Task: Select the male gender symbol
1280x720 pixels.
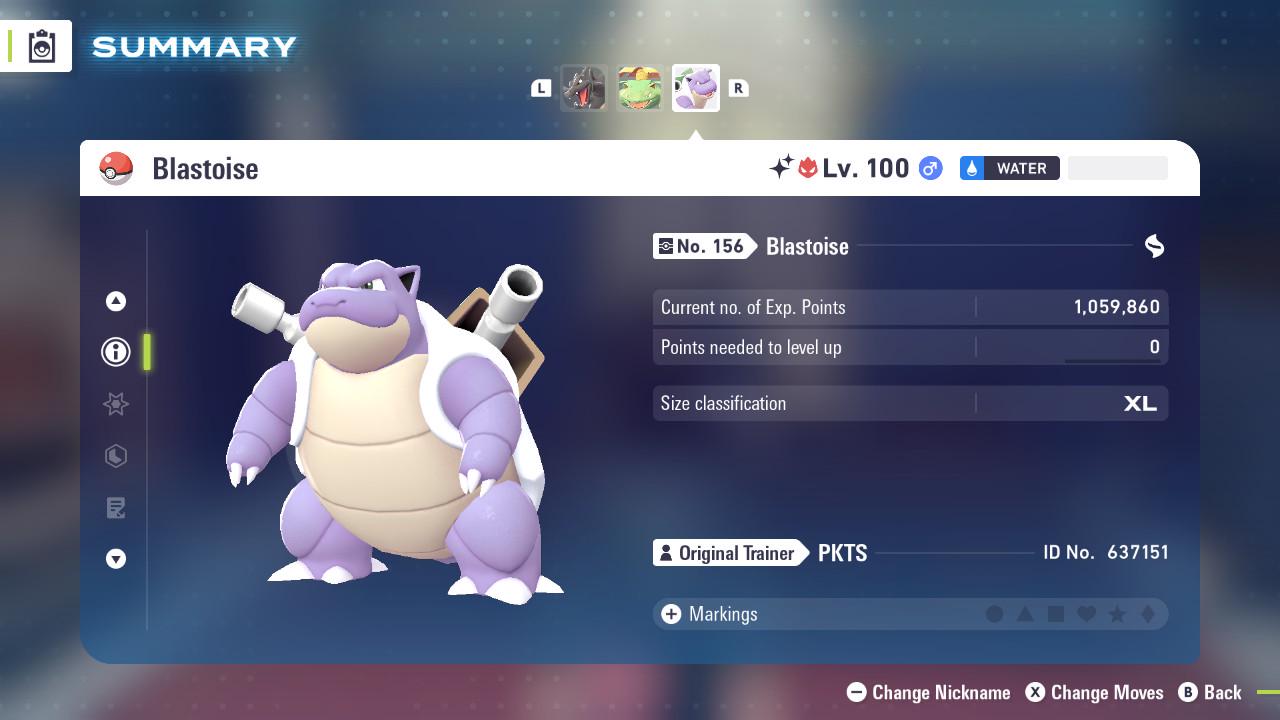Action: pos(928,168)
